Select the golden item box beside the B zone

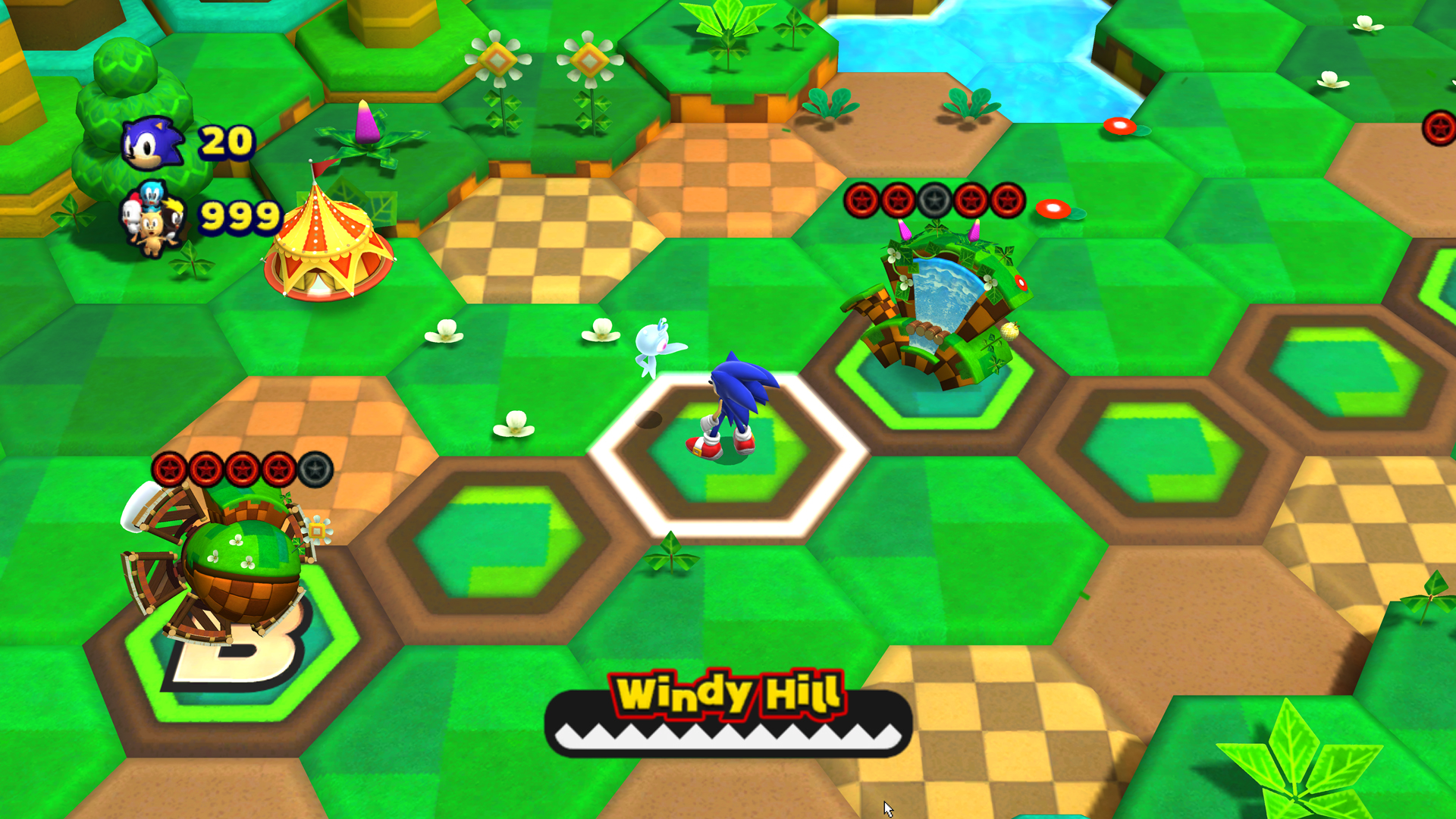317,532
